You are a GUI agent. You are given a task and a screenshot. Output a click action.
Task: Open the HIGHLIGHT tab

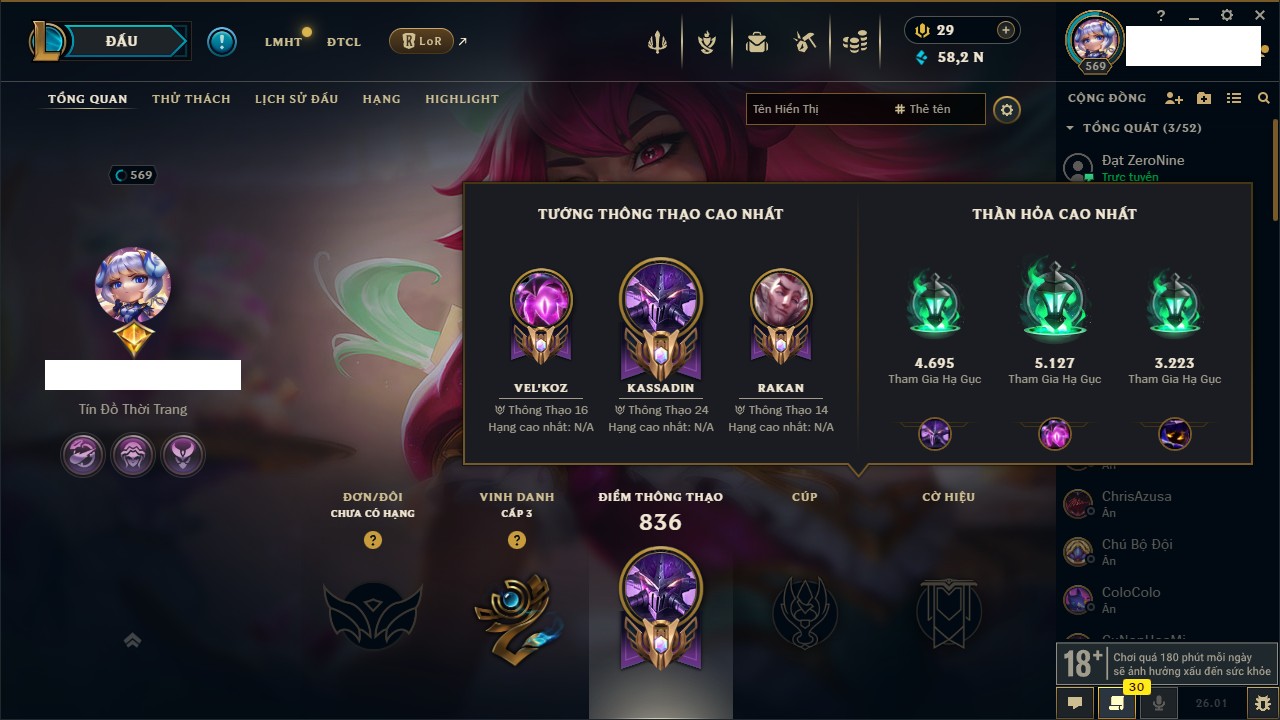point(461,99)
